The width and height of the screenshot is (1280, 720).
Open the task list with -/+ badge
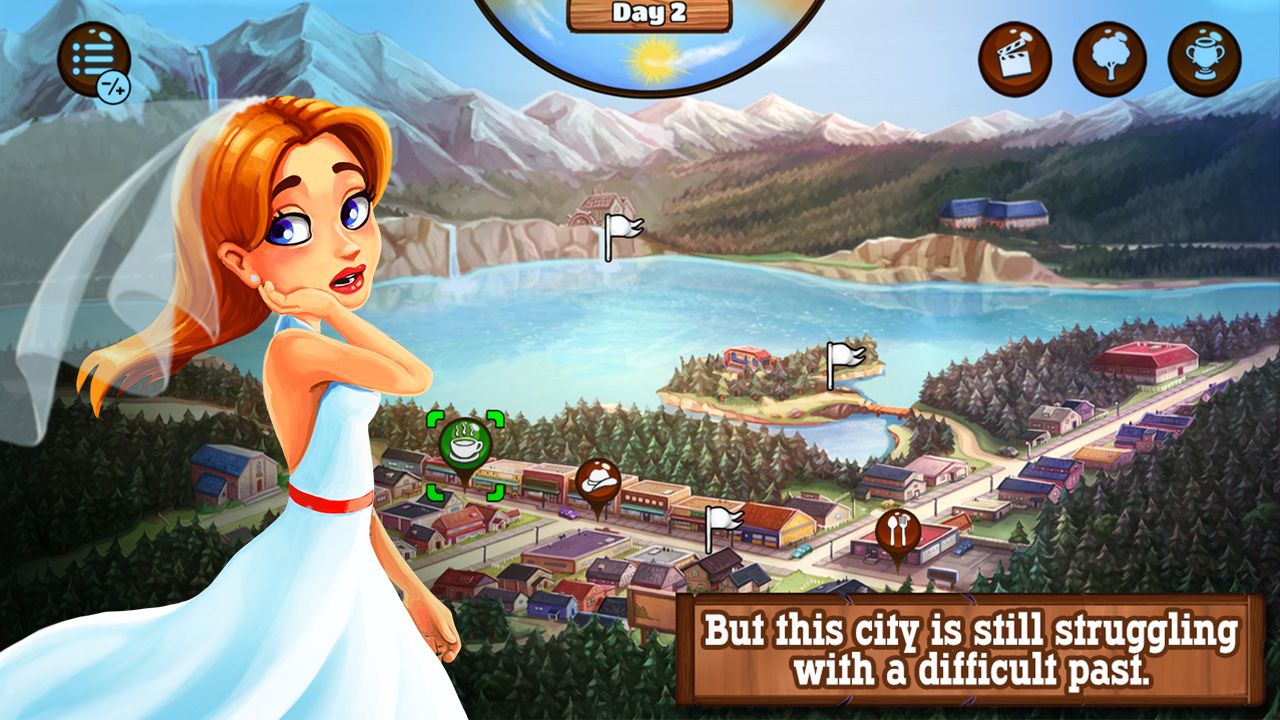[x=96, y=60]
